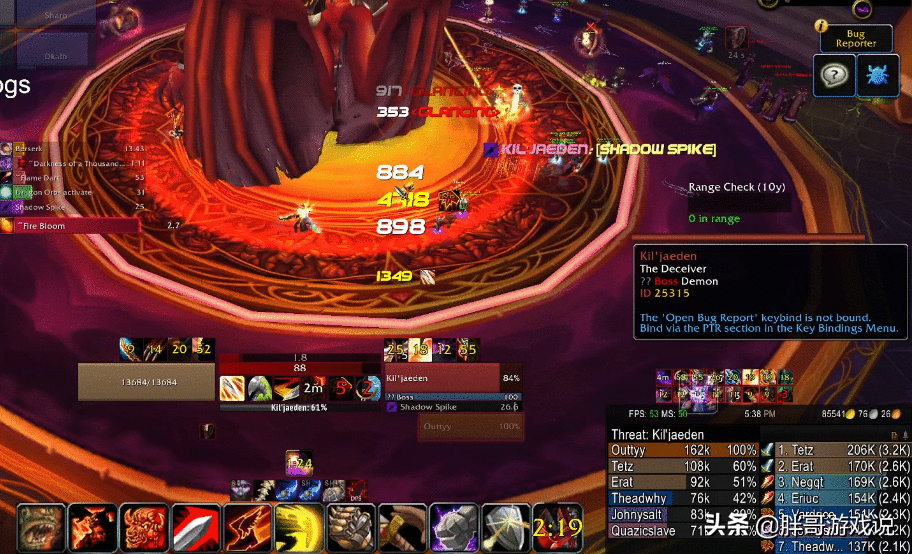The image size is (912, 554).
Task: Use the armored gauntlet fist ability
Action: 351,526
